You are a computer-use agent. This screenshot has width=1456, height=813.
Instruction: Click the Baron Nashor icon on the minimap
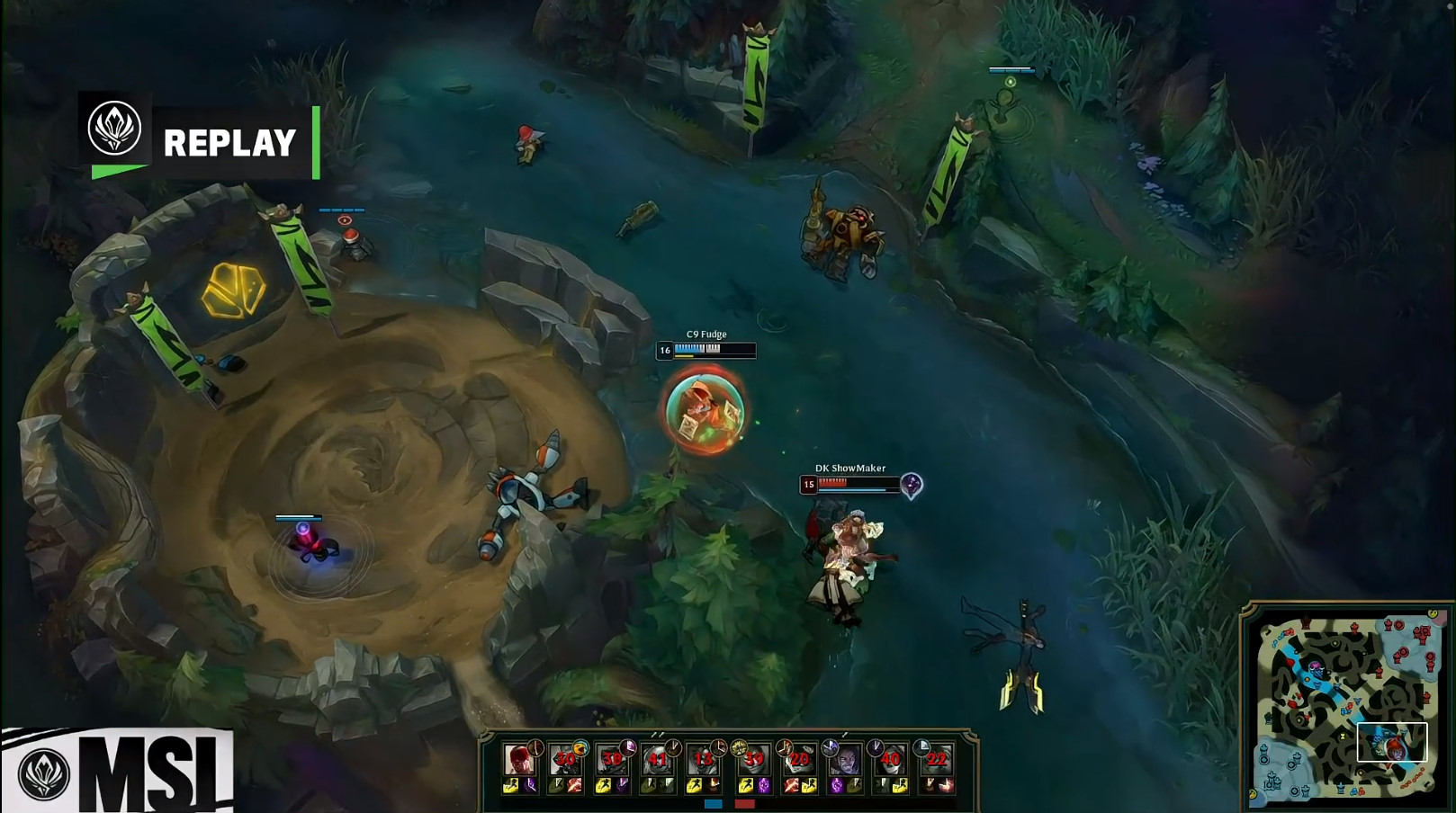click(1317, 667)
